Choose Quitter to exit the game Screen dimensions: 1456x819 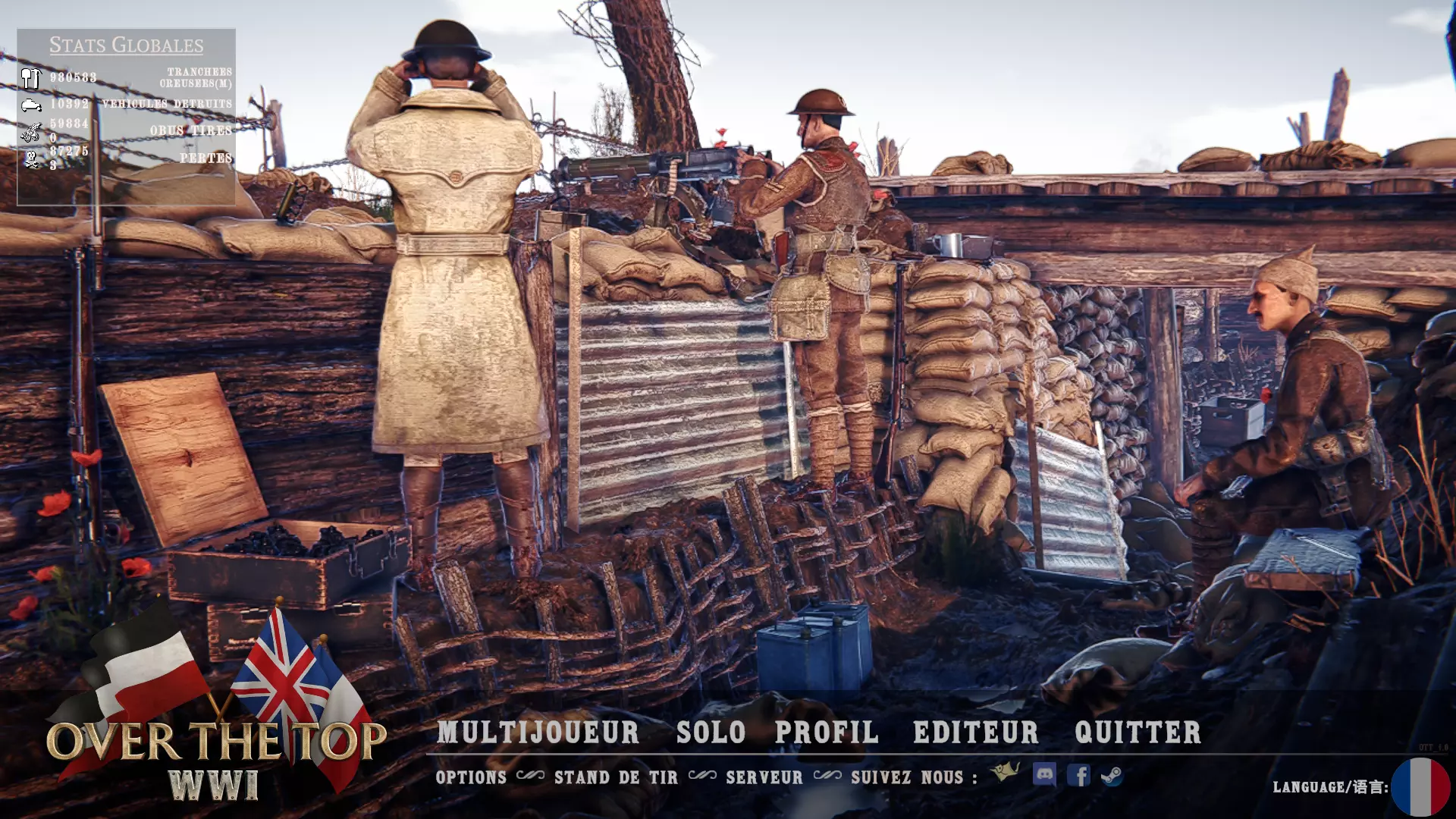1137,733
